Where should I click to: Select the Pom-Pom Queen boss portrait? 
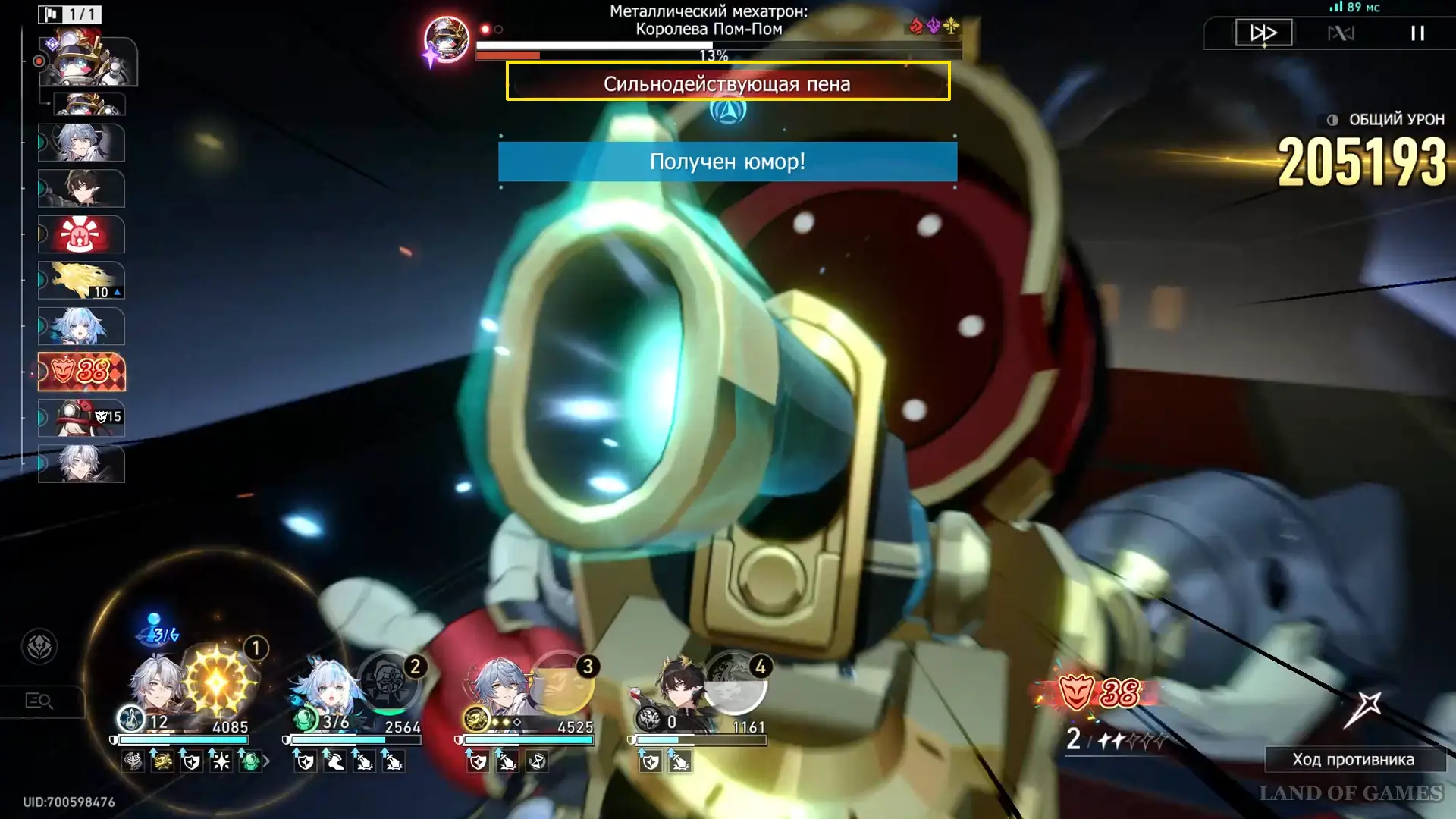(x=447, y=39)
